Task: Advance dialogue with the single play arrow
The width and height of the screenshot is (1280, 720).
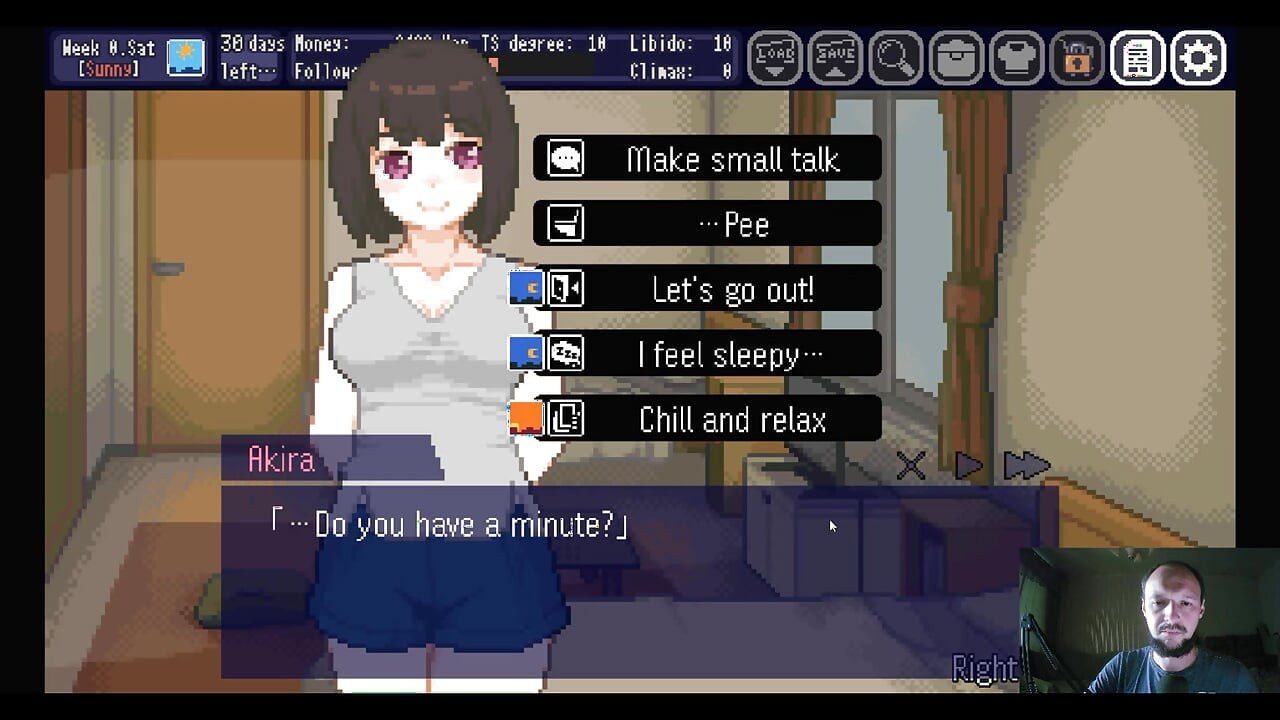Action: click(x=968, y=465)
